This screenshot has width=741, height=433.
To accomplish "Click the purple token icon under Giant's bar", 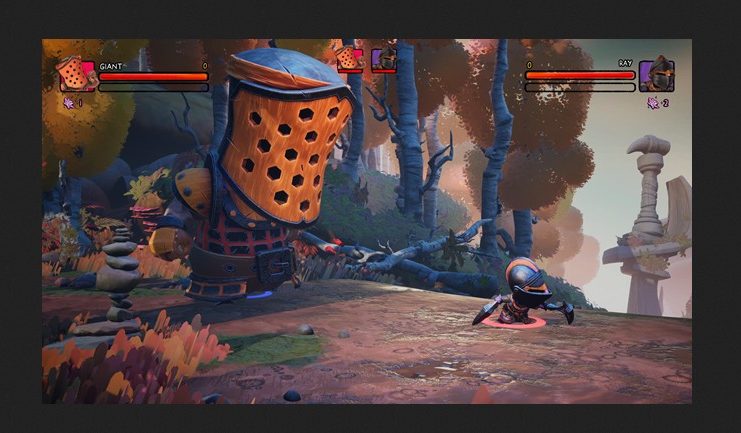I will click(x=68, y=102).
